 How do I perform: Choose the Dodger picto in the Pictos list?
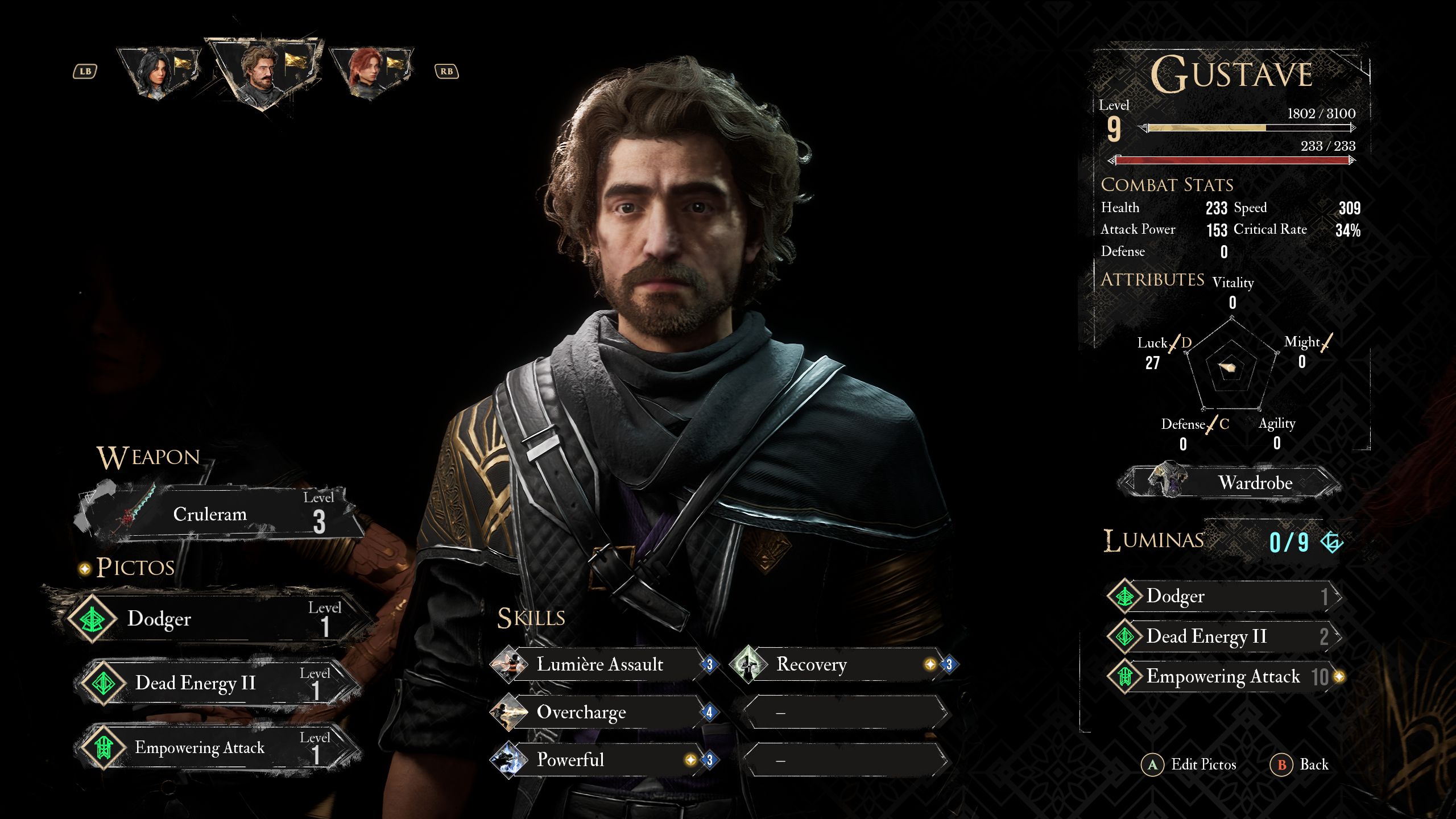[x=210, y=618]
